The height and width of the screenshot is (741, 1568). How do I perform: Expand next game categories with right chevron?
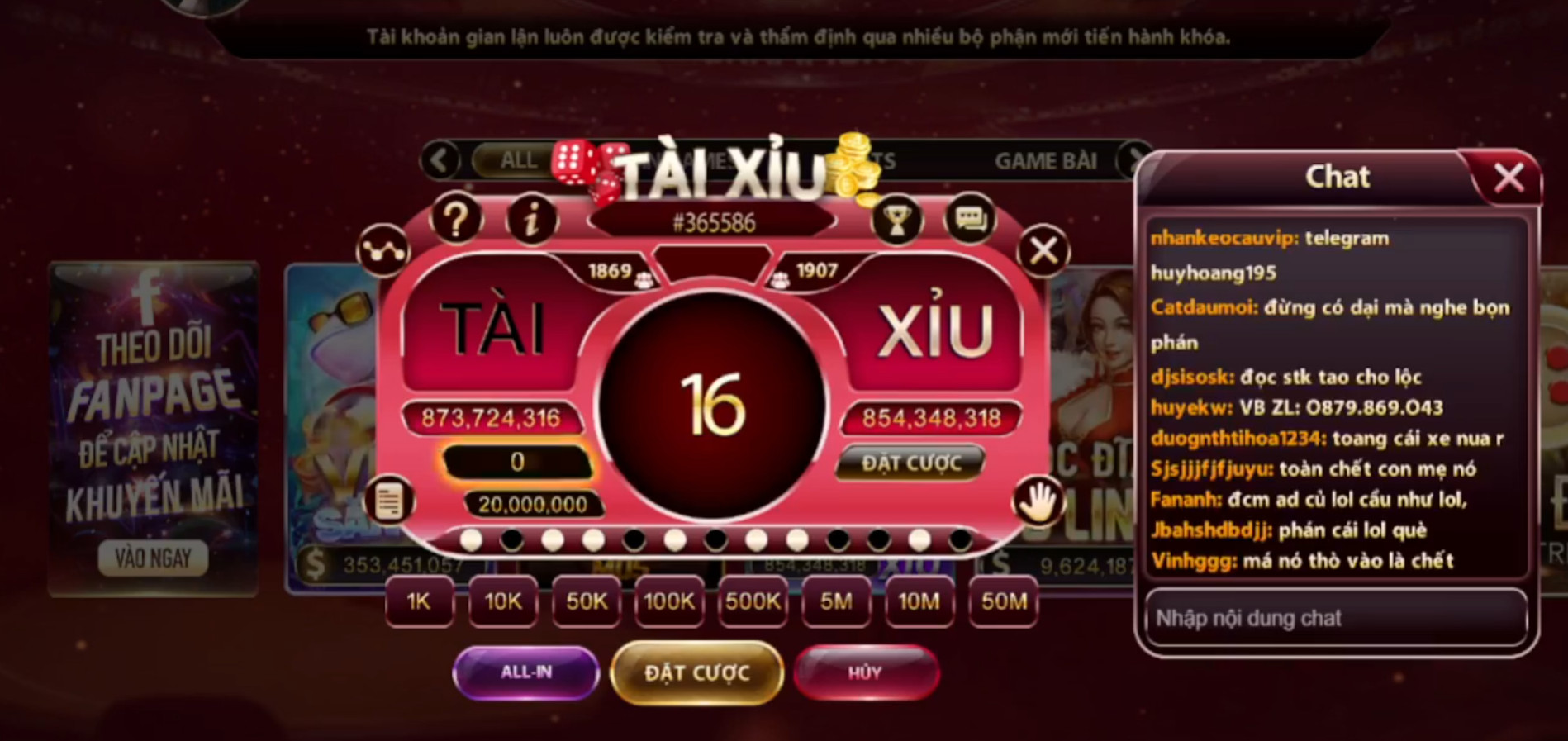(x=1132, y=160)
